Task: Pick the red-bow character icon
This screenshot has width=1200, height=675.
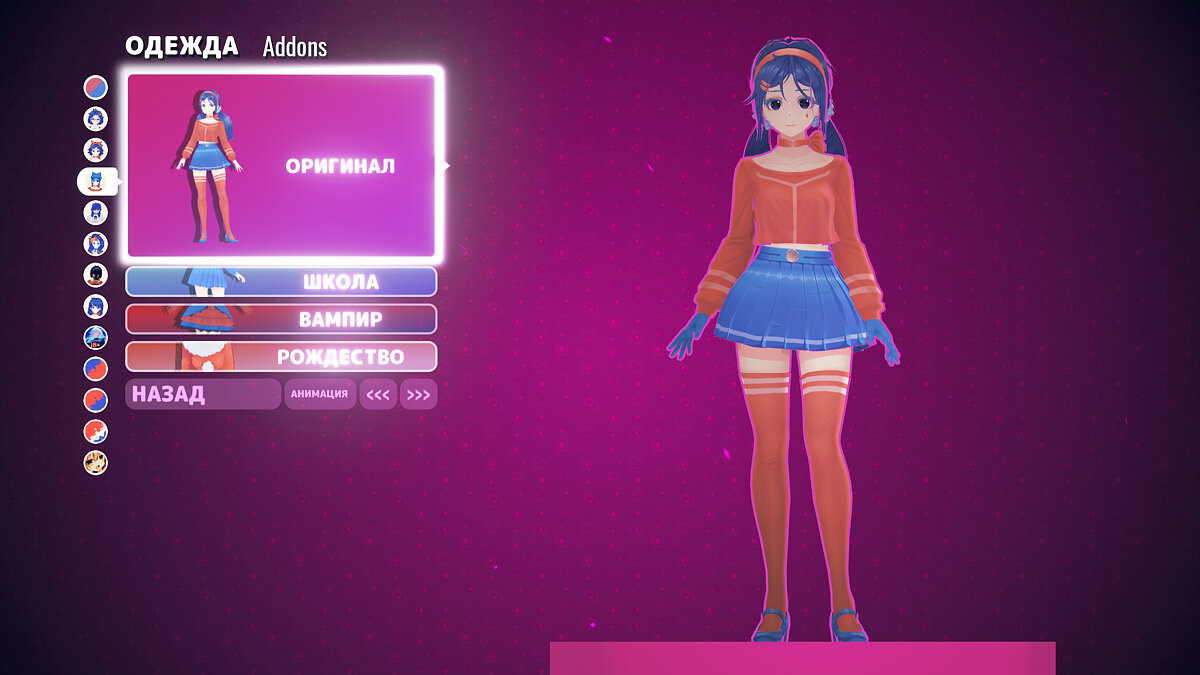Action: click(95, 150)
